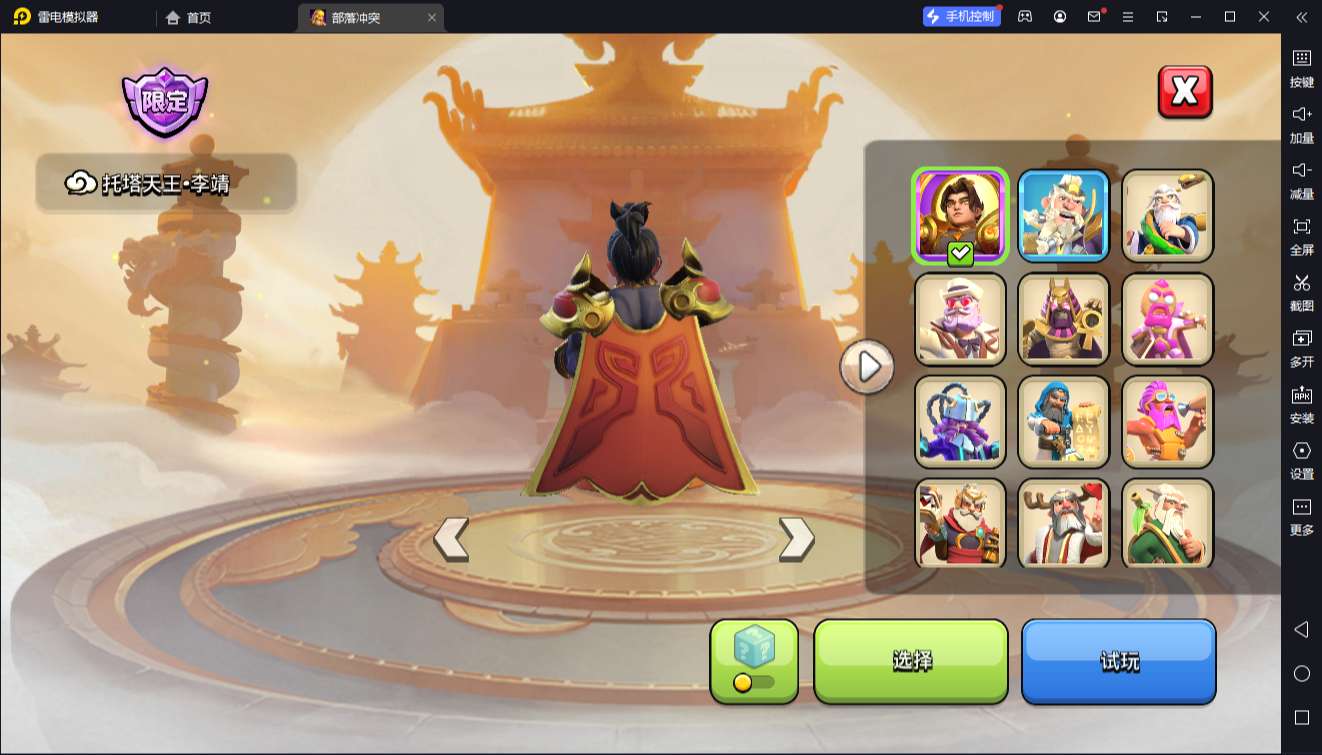This screenshot has width=1322, height=755.
Task: Click the blue 试玩 trial button
Action: point(1118,661)
